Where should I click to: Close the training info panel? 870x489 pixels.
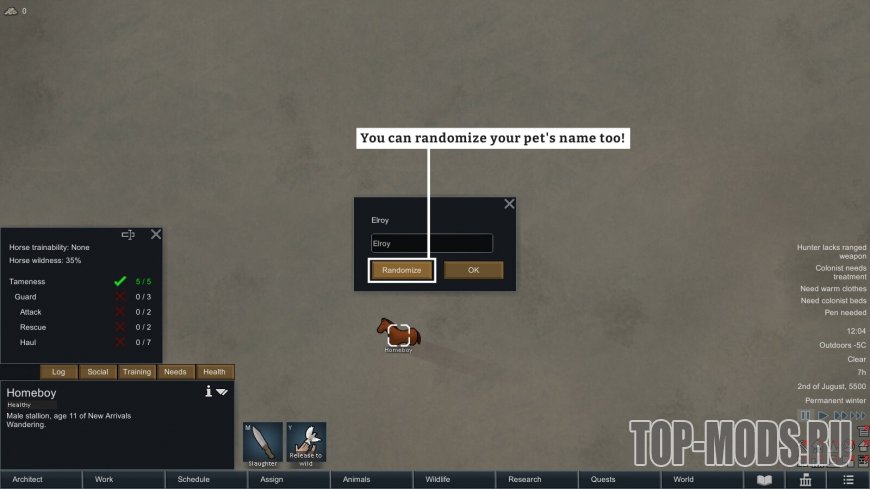click(x=156, y=234)
